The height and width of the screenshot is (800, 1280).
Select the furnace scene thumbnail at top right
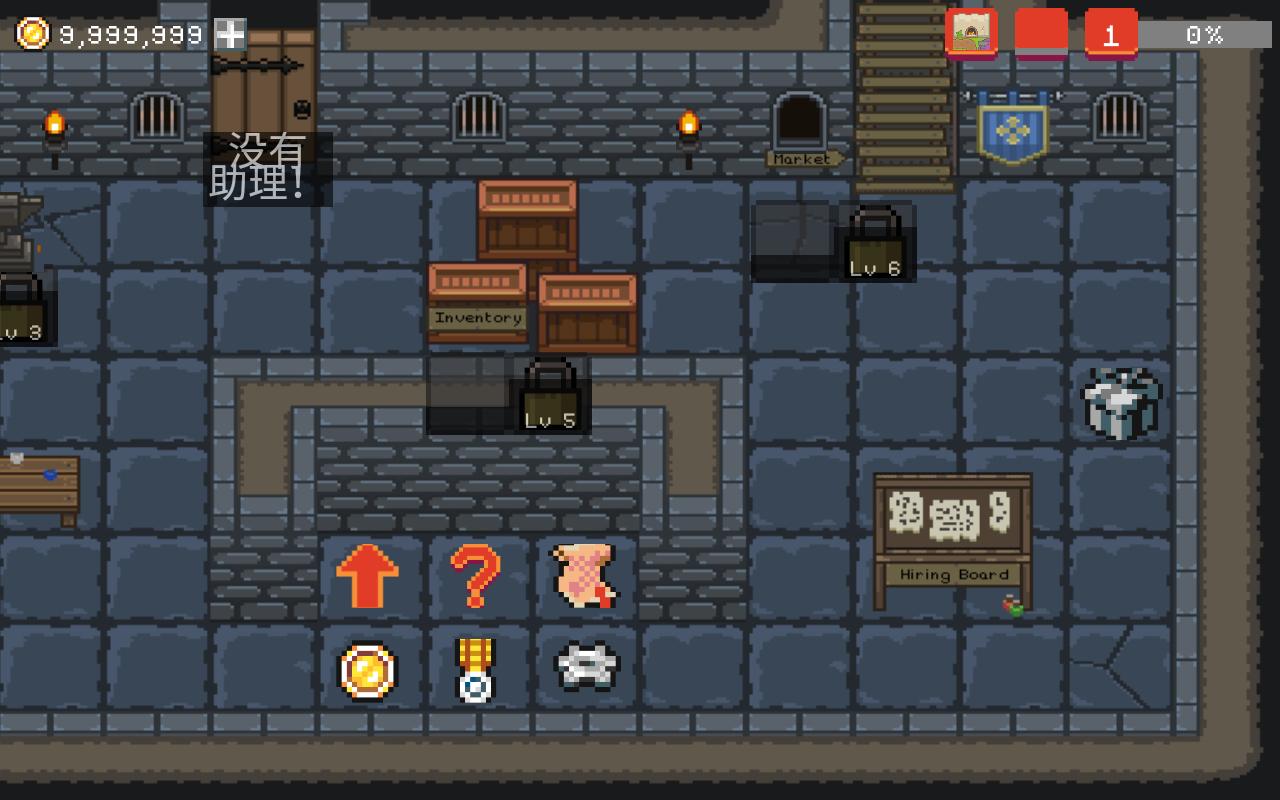coord(971,33)
